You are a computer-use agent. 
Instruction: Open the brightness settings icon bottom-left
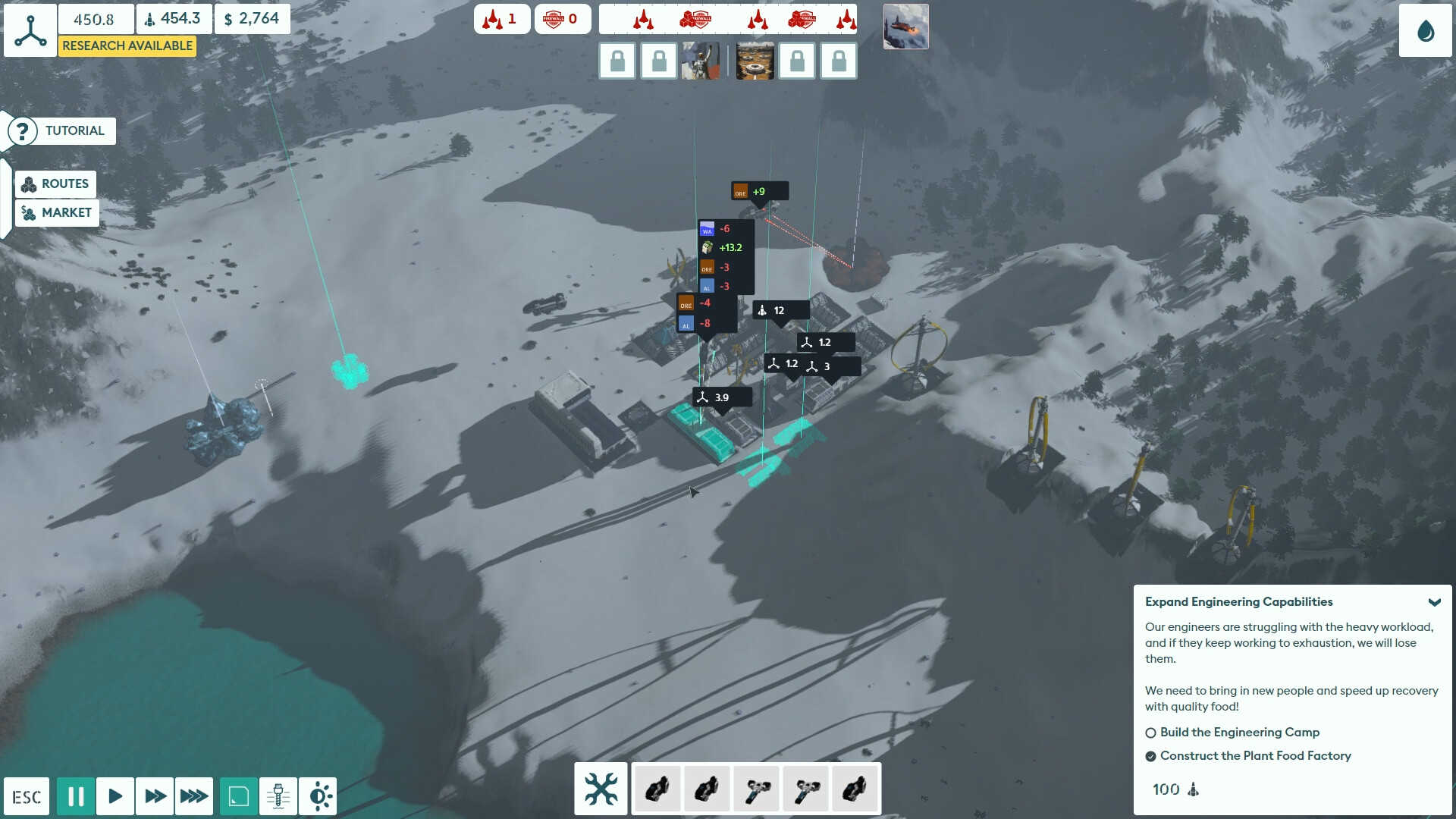tap(318, 795)
